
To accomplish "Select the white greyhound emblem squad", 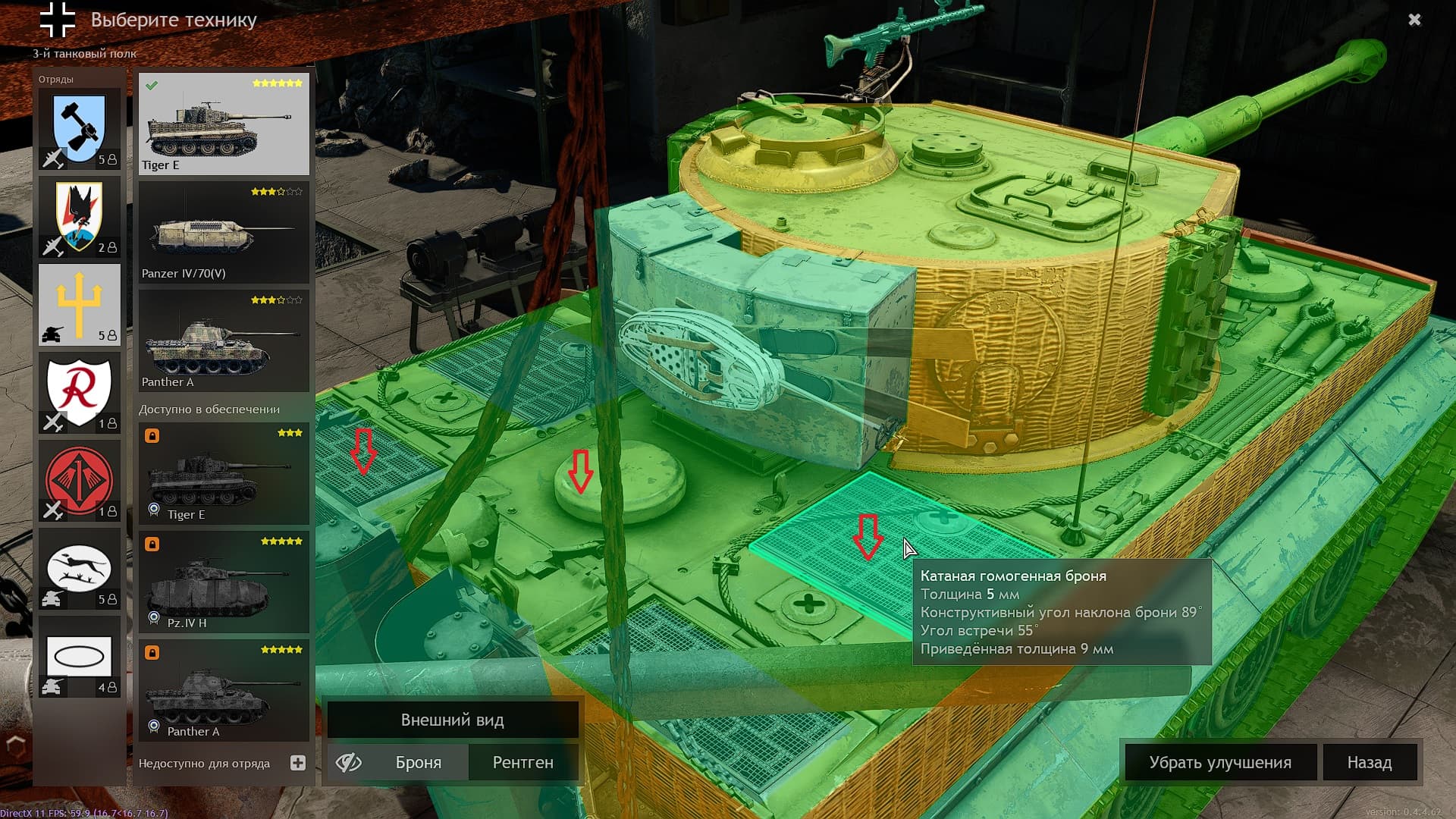I will 80,569.
